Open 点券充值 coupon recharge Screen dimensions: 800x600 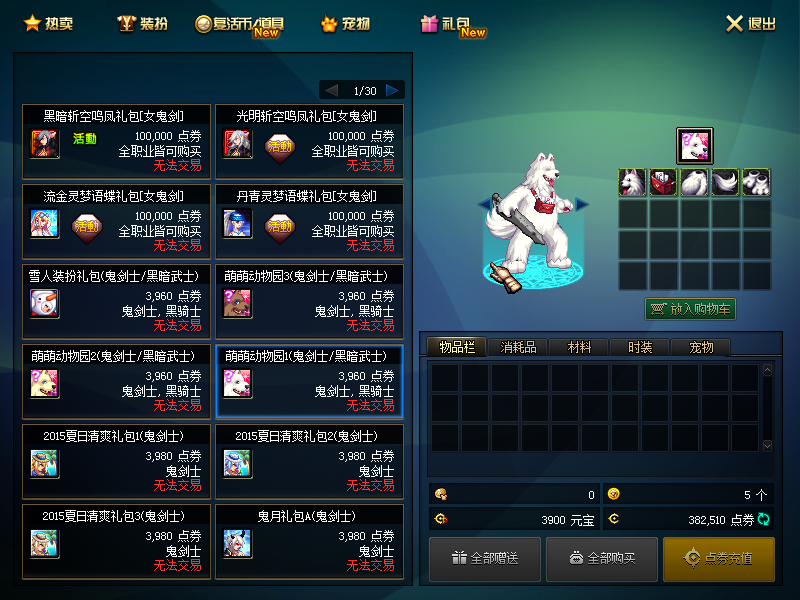(718, 558)
